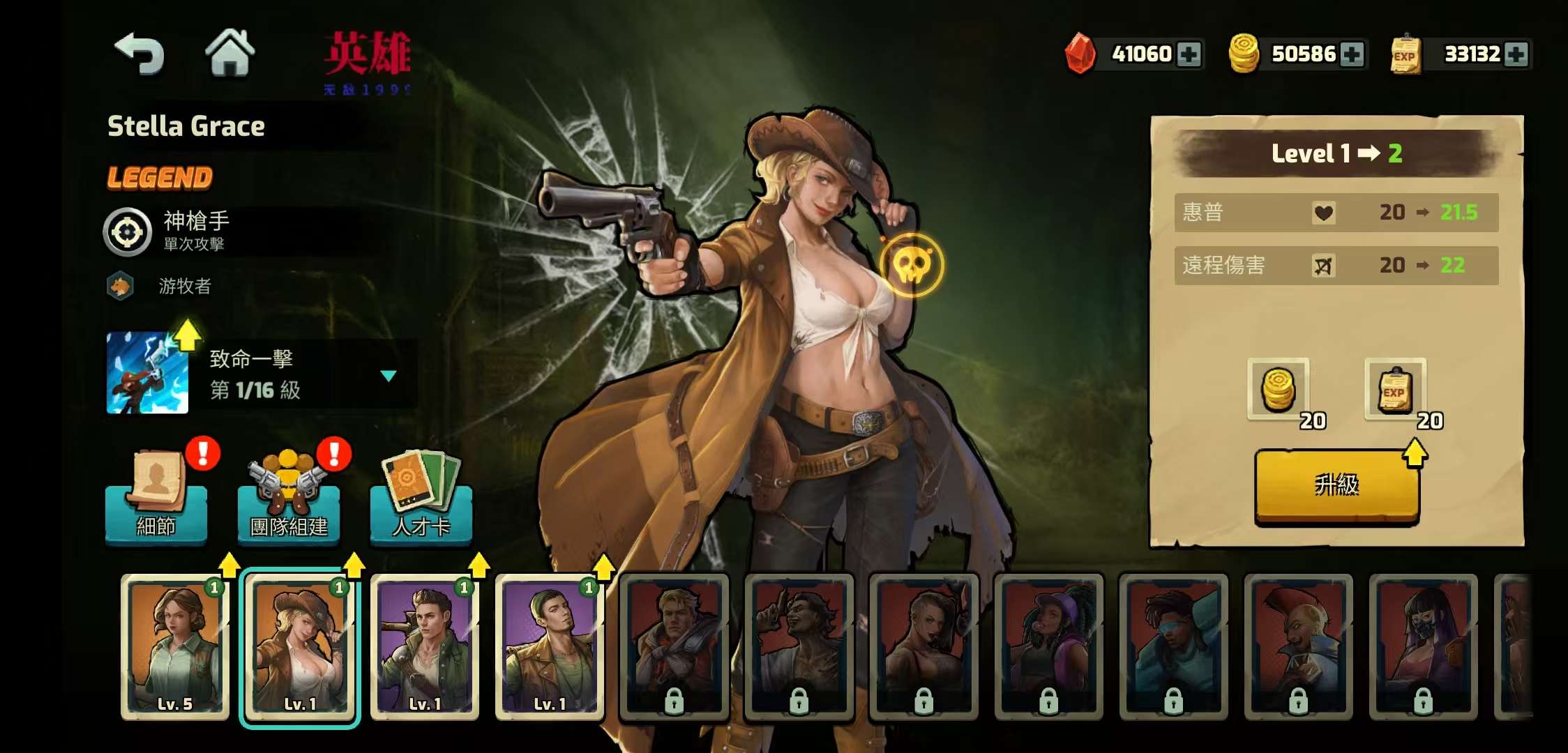This screenshot has height=753, width=1568.
Task: Click the yellow 升級 upgrade button
Action: (x=1336, y=485)
